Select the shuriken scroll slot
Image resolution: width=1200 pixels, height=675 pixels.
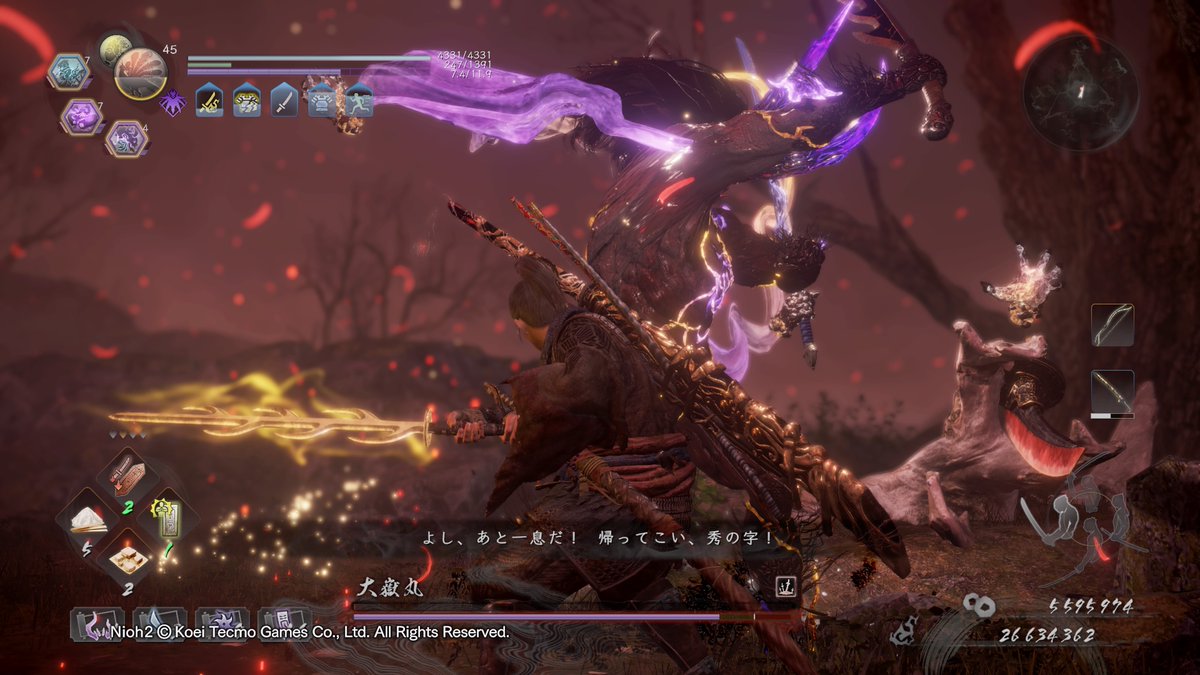pyautogui.click(x=222, y=624)
